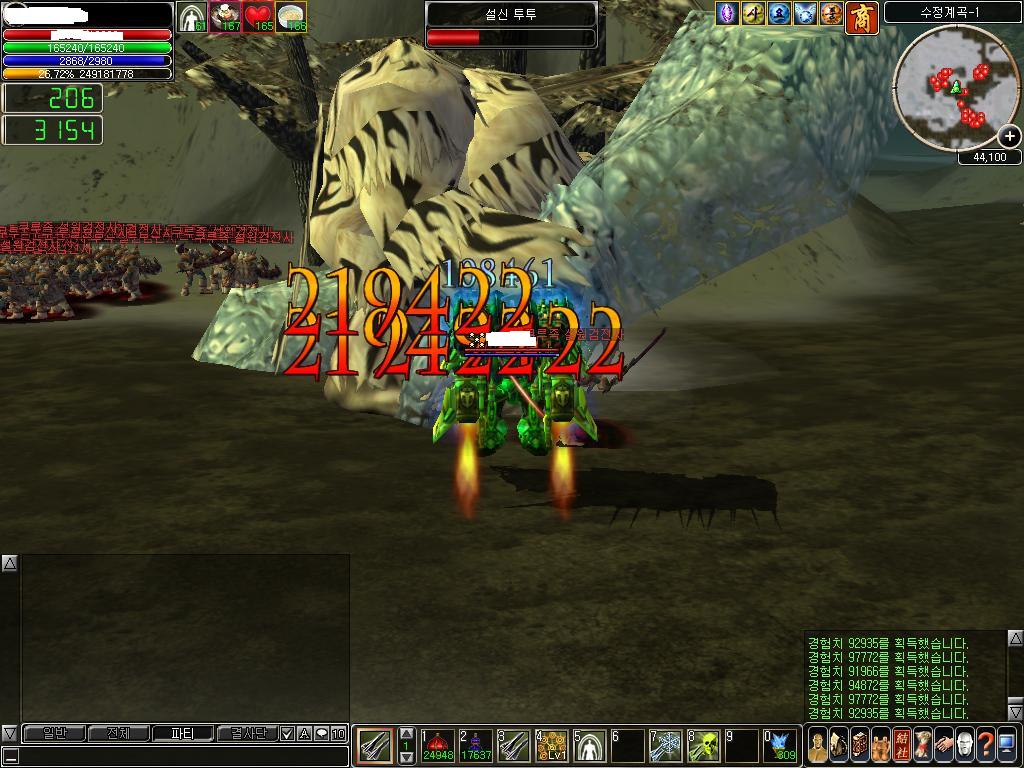This screenshot has height=768, width=1024.
Task: Open the red 商 merchant icon
Action: (861, 15)
